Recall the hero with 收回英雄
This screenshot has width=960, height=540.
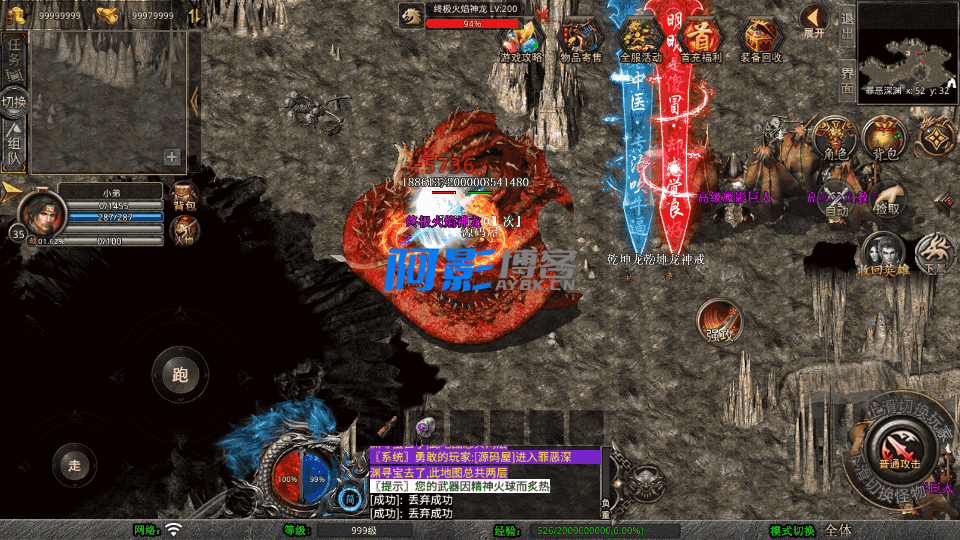click(x=881, y=254)
